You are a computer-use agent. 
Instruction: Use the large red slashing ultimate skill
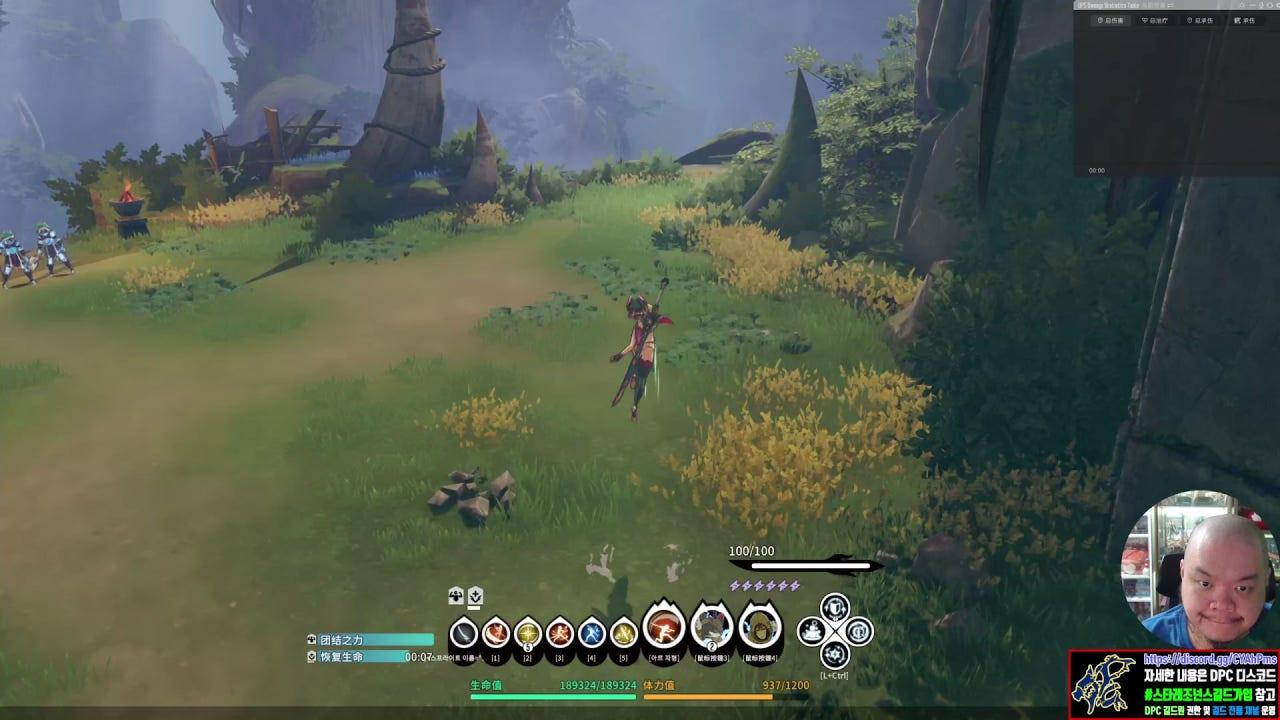[663, 627]
